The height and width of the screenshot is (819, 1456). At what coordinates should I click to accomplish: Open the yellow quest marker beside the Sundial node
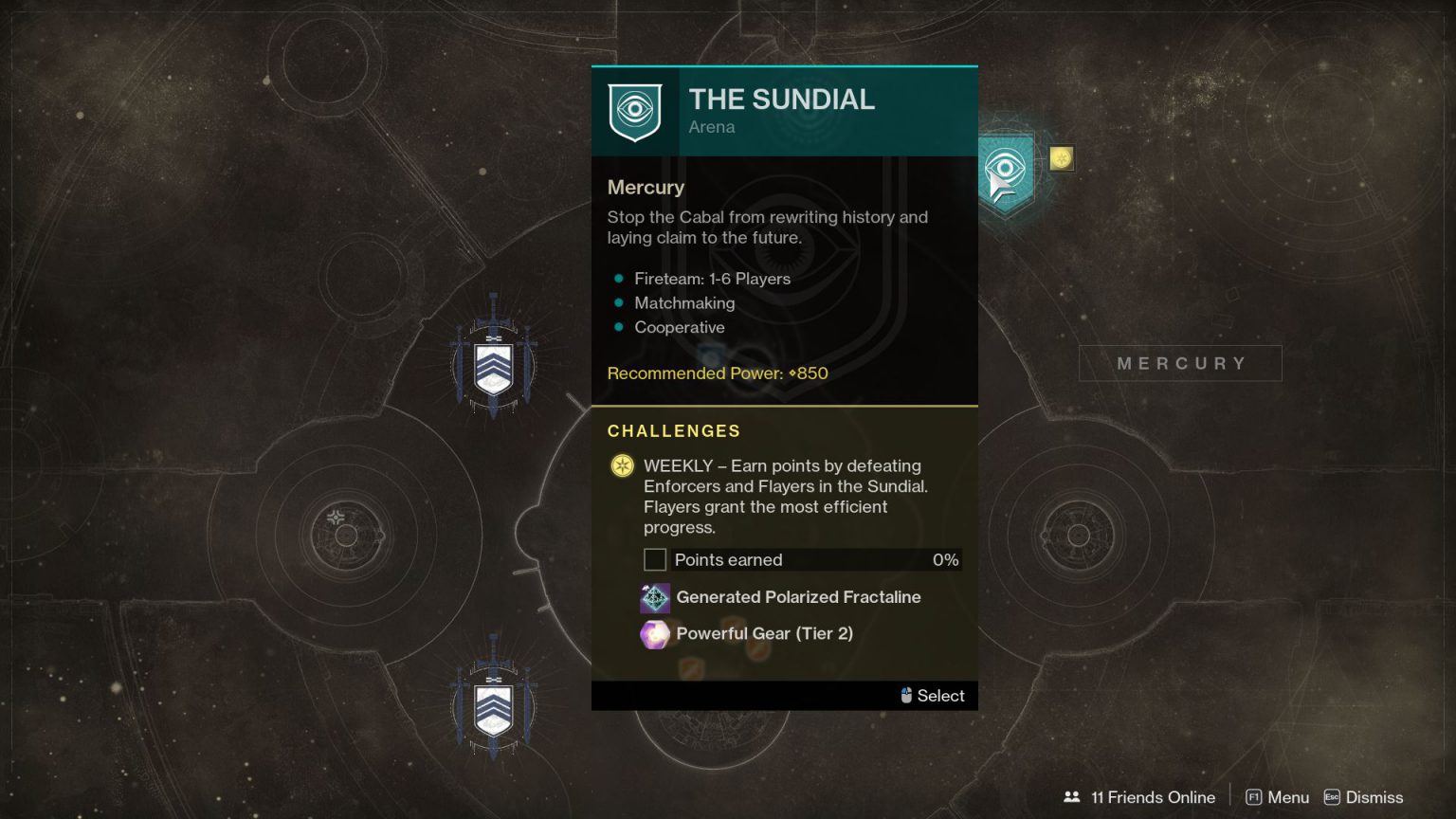tap(1061, 158)
